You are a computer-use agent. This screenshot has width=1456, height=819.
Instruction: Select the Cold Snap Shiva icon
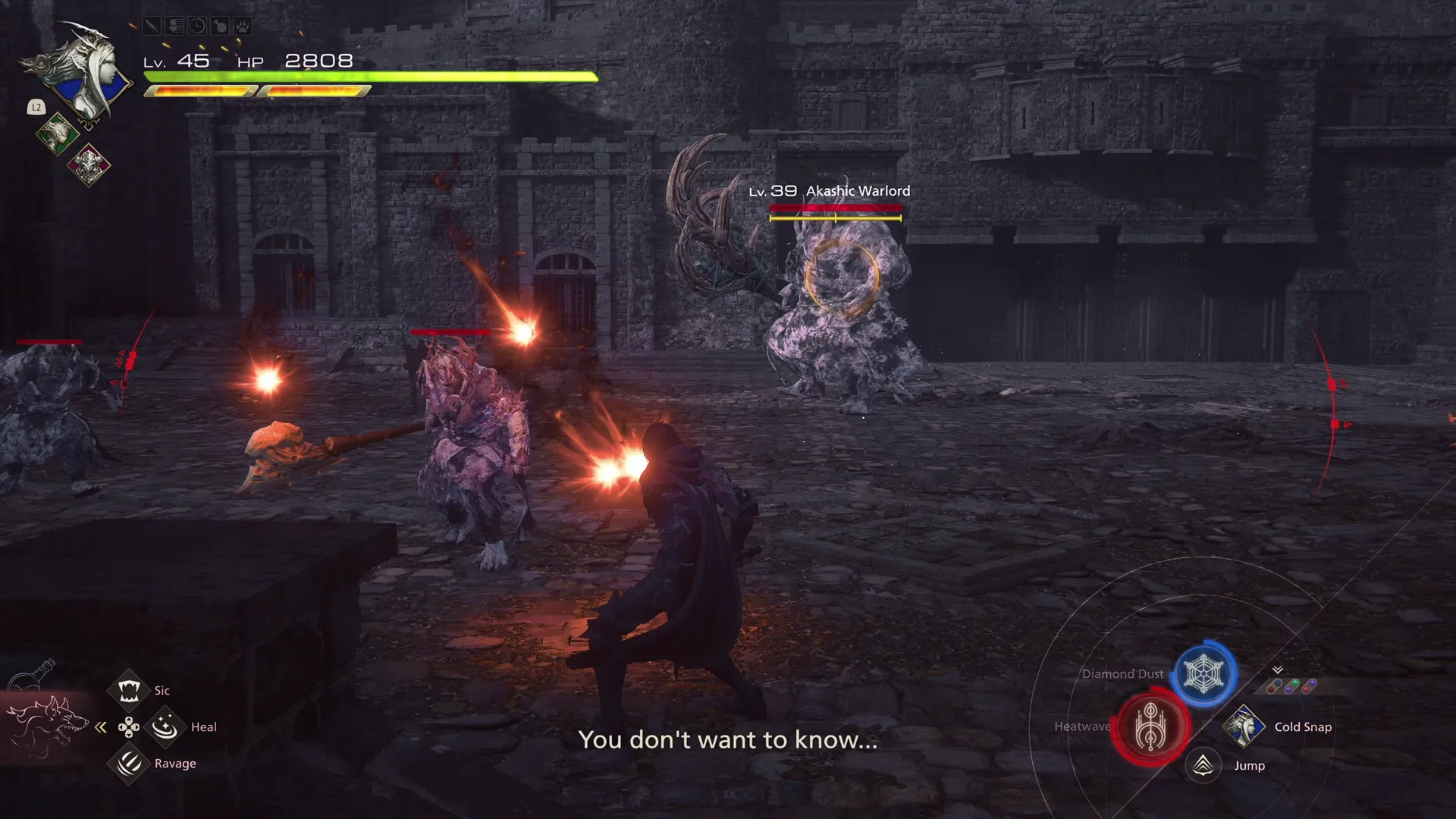1243,726
